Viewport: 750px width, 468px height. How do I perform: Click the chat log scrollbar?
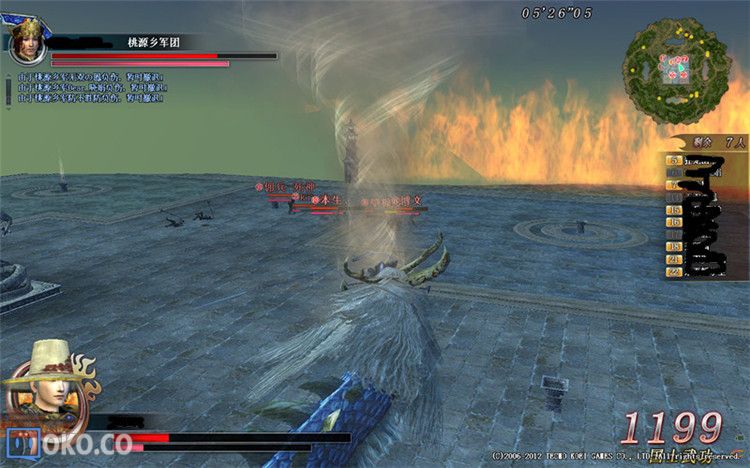[7, 90]
